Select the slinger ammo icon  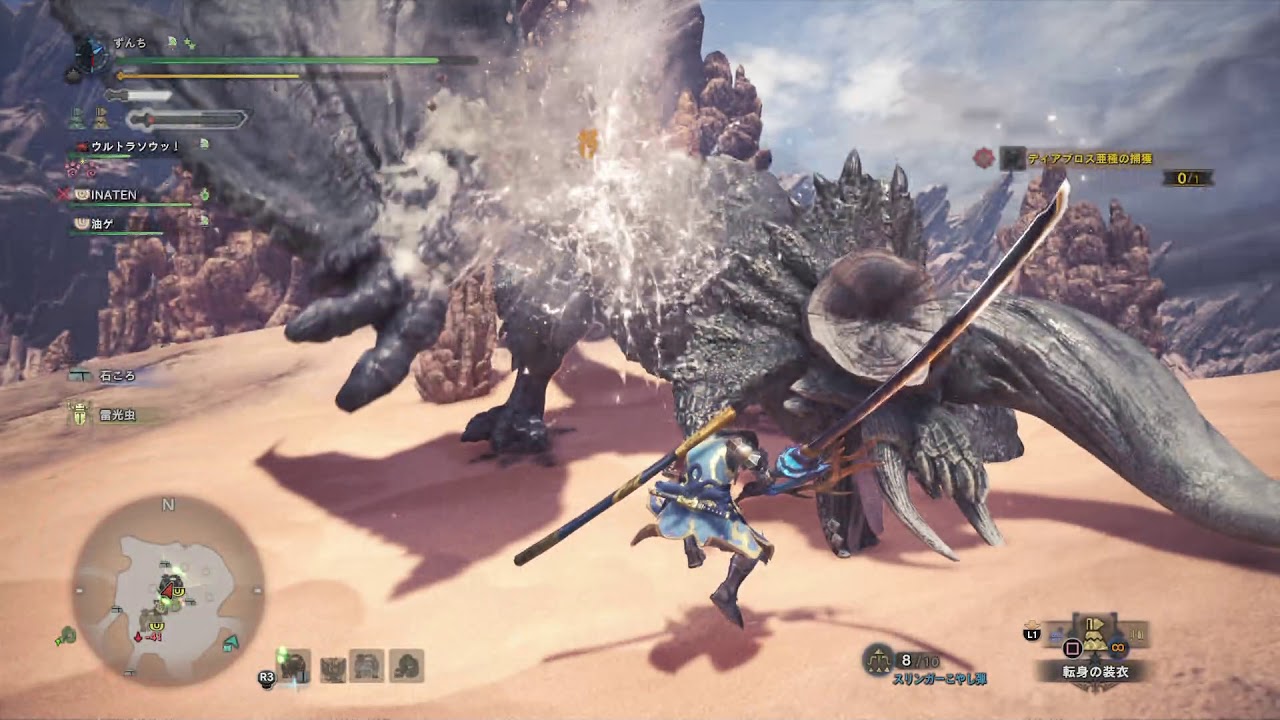point(878,659)
